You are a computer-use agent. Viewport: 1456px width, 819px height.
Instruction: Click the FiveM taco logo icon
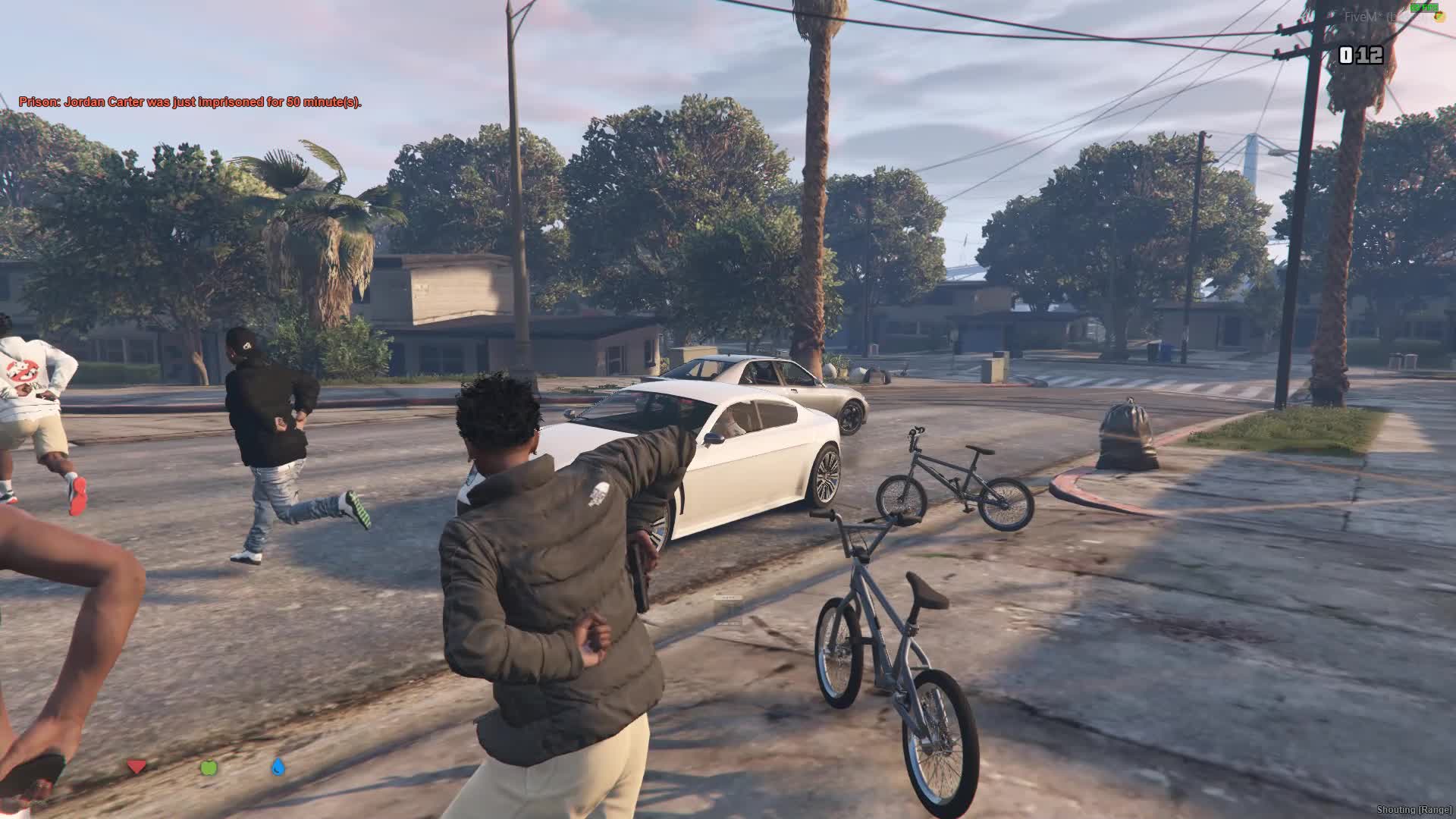(1439, 17)
